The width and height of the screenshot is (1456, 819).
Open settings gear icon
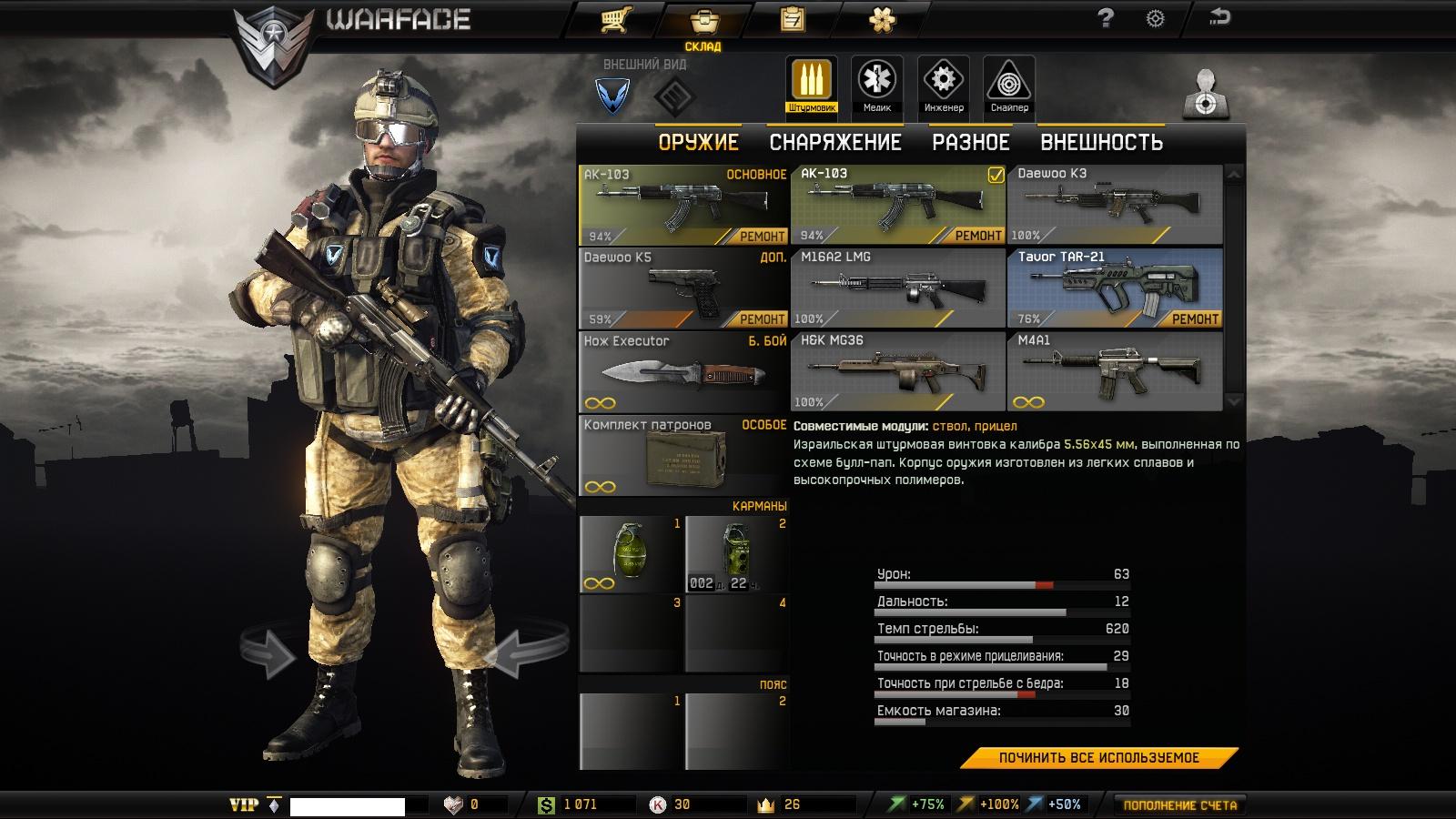pos(1155,18)
